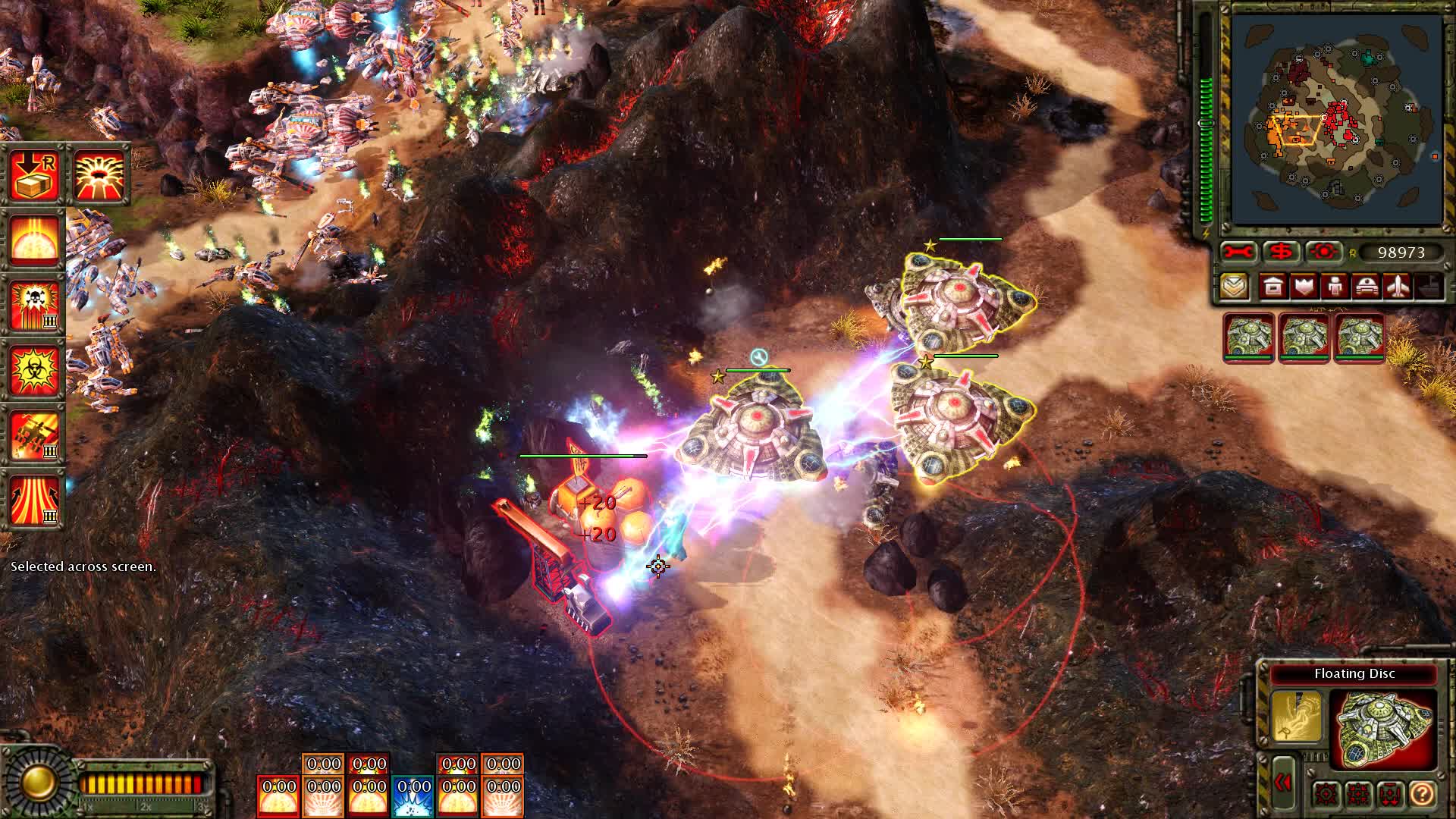Launch the orbital satellite drop power
The width and height of the screenshot is (1456, 819).
click(35, 435)
